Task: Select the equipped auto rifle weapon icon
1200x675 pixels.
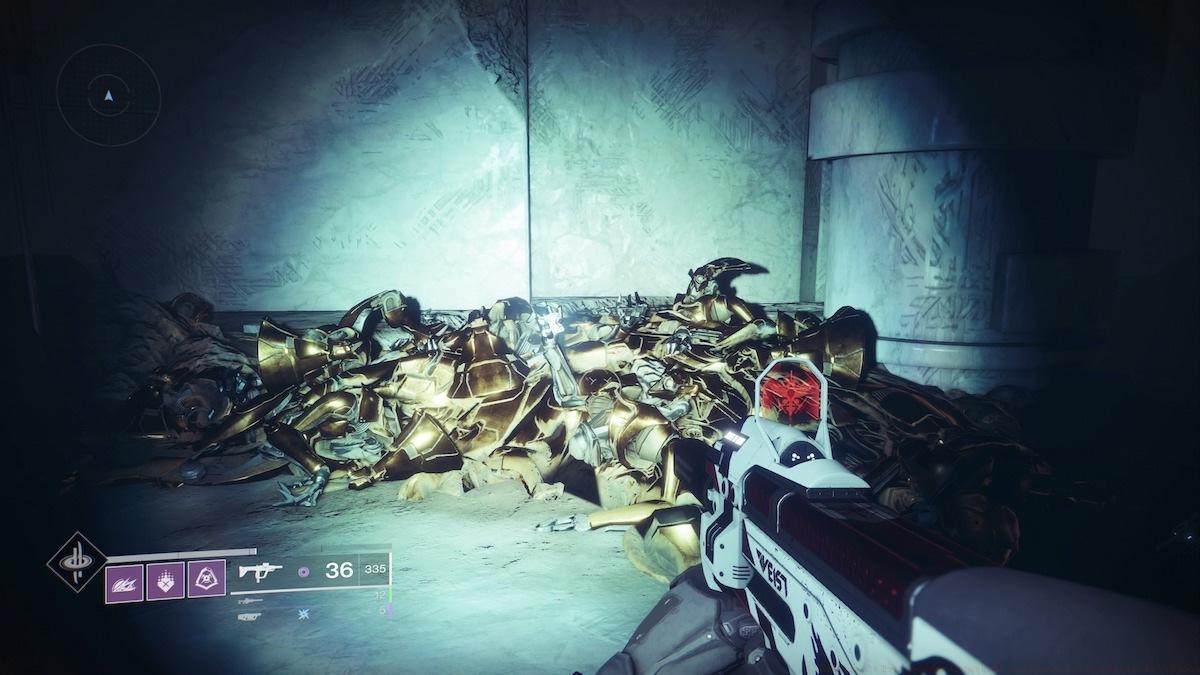Action: (260, 571)
